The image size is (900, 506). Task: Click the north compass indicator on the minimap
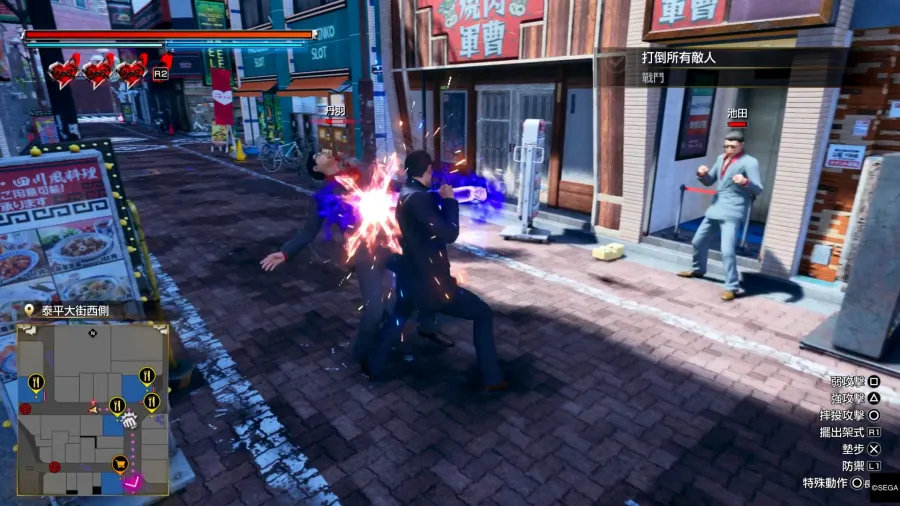pyautogui.click(x=92, y=331)
